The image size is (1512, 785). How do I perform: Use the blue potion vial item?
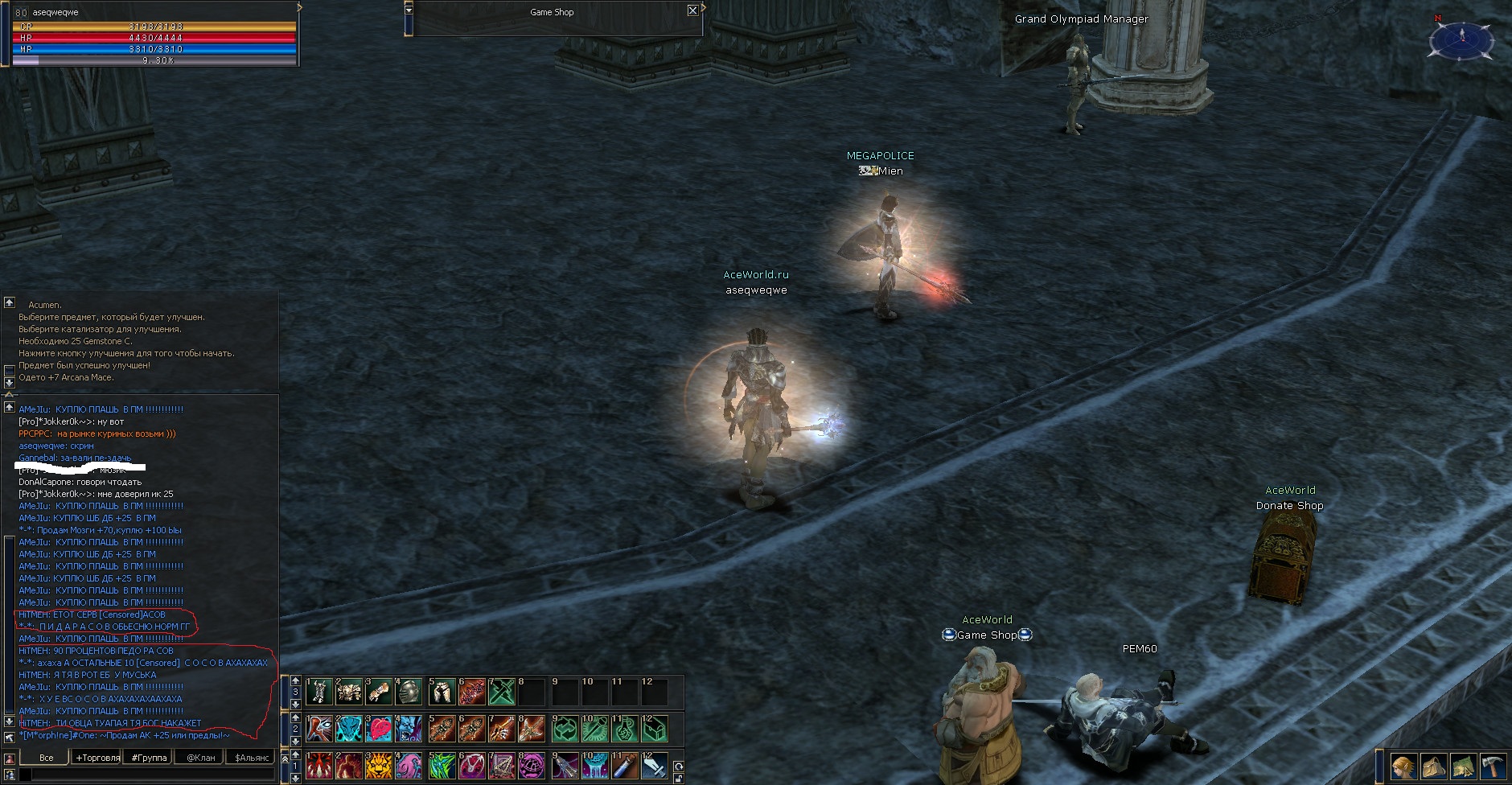click(626, 766)
